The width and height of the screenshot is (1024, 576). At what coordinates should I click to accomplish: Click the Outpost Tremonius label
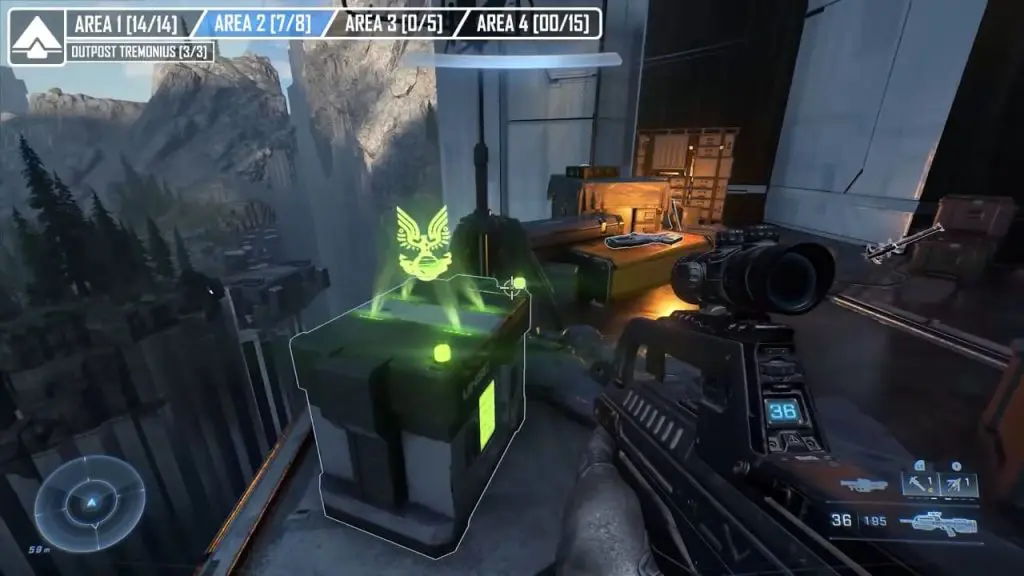pyautogui.click(x=140, y=51)
